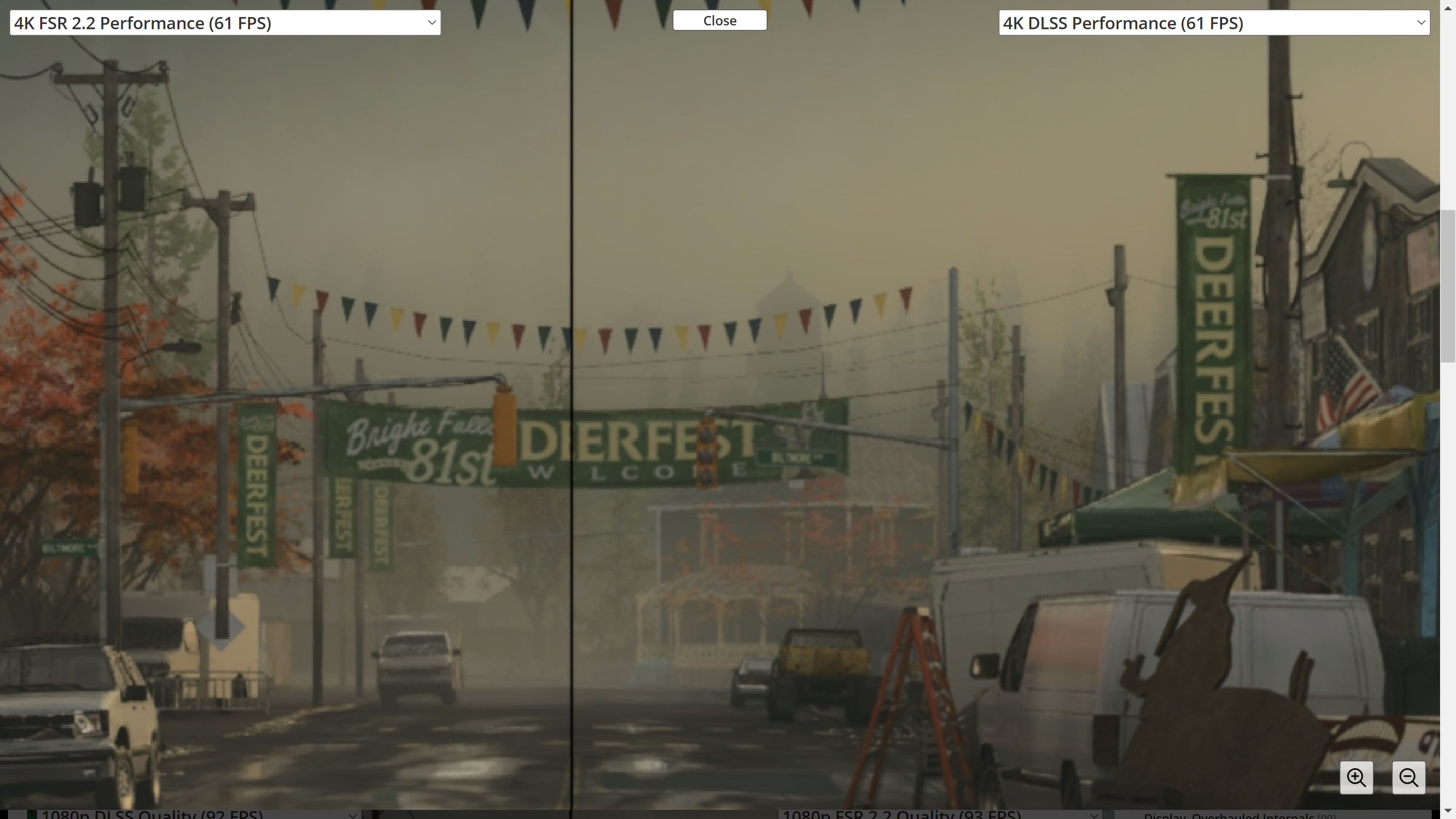Image resolution: width=1456 pixels, height=819 pixels.
Task: Close the image comparison overlay
Action: (719, 21)
